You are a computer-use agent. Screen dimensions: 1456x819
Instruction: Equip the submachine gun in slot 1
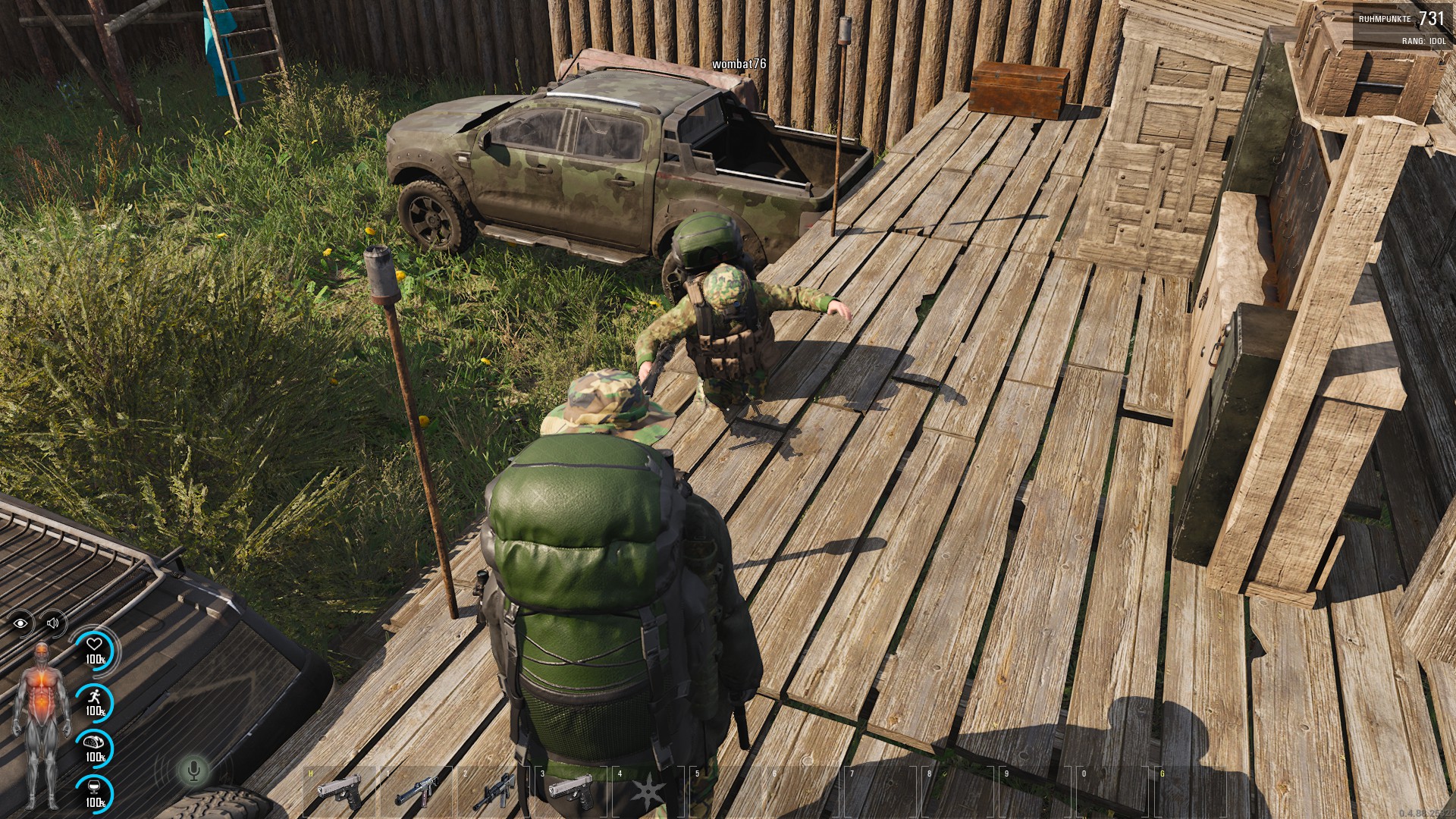pyautogui.click(x=416, y=791)
